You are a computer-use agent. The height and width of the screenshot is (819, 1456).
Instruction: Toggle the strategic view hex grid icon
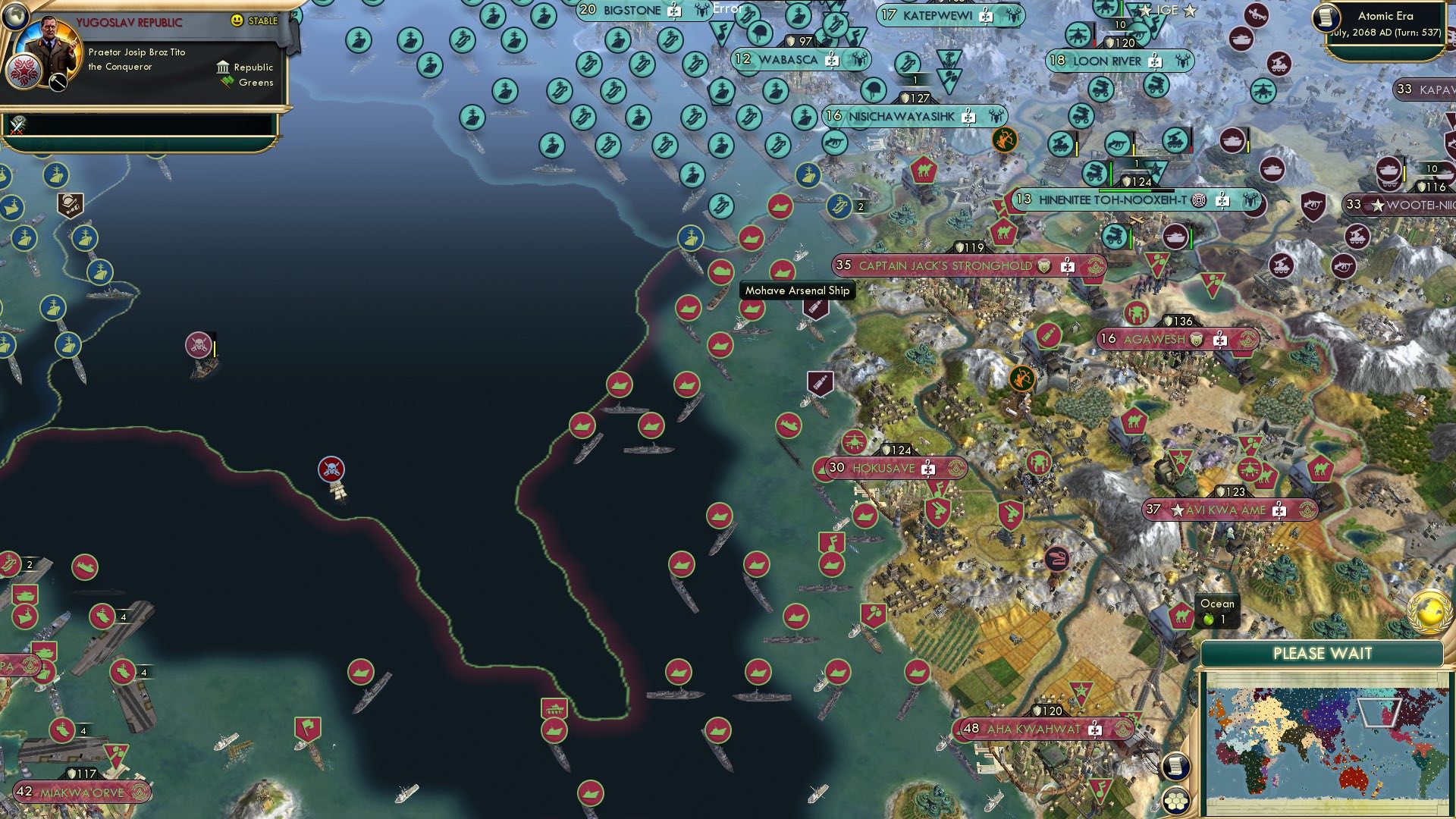(1175, 802)
